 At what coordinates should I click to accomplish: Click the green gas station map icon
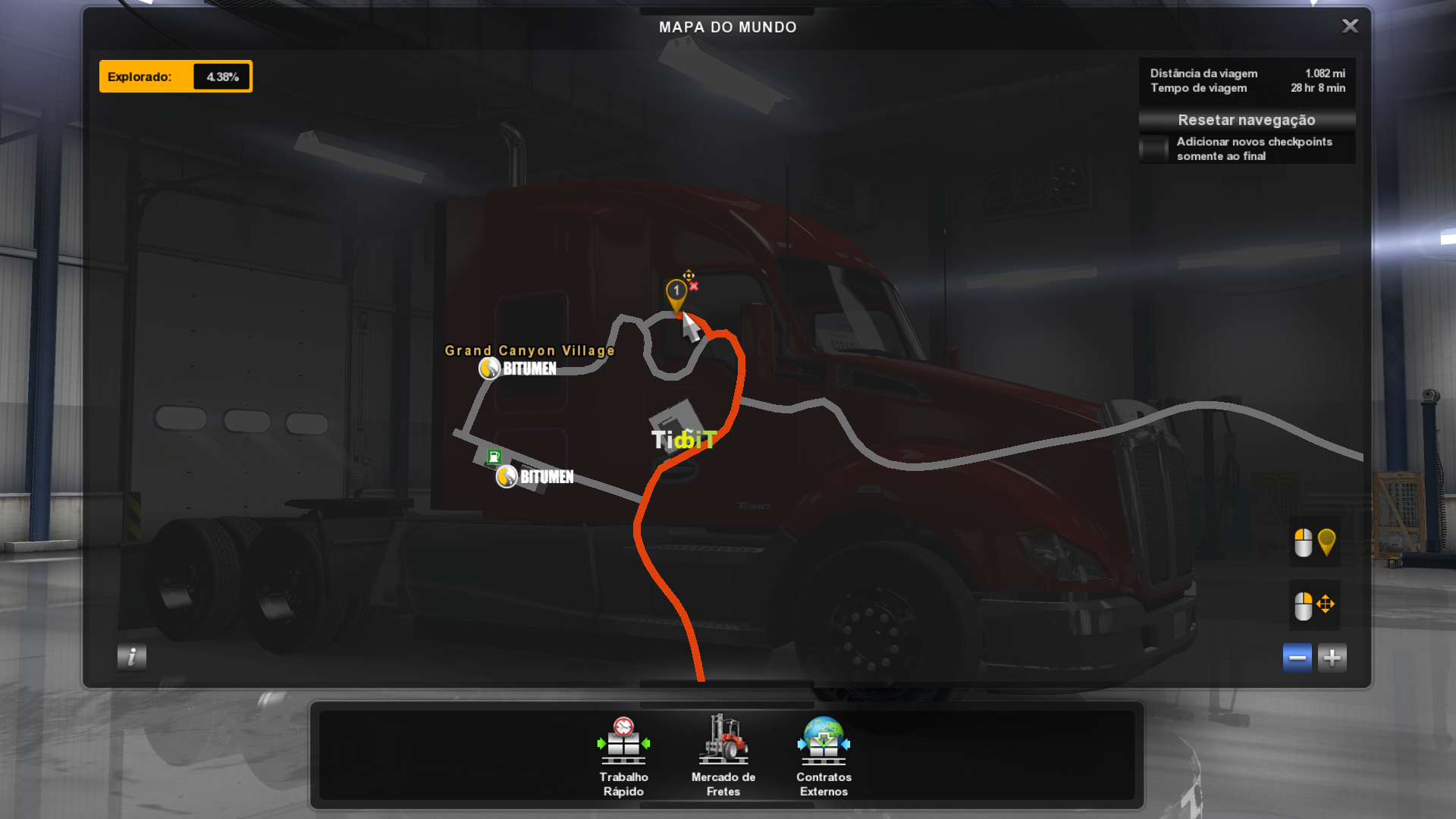tap(494, 457)
